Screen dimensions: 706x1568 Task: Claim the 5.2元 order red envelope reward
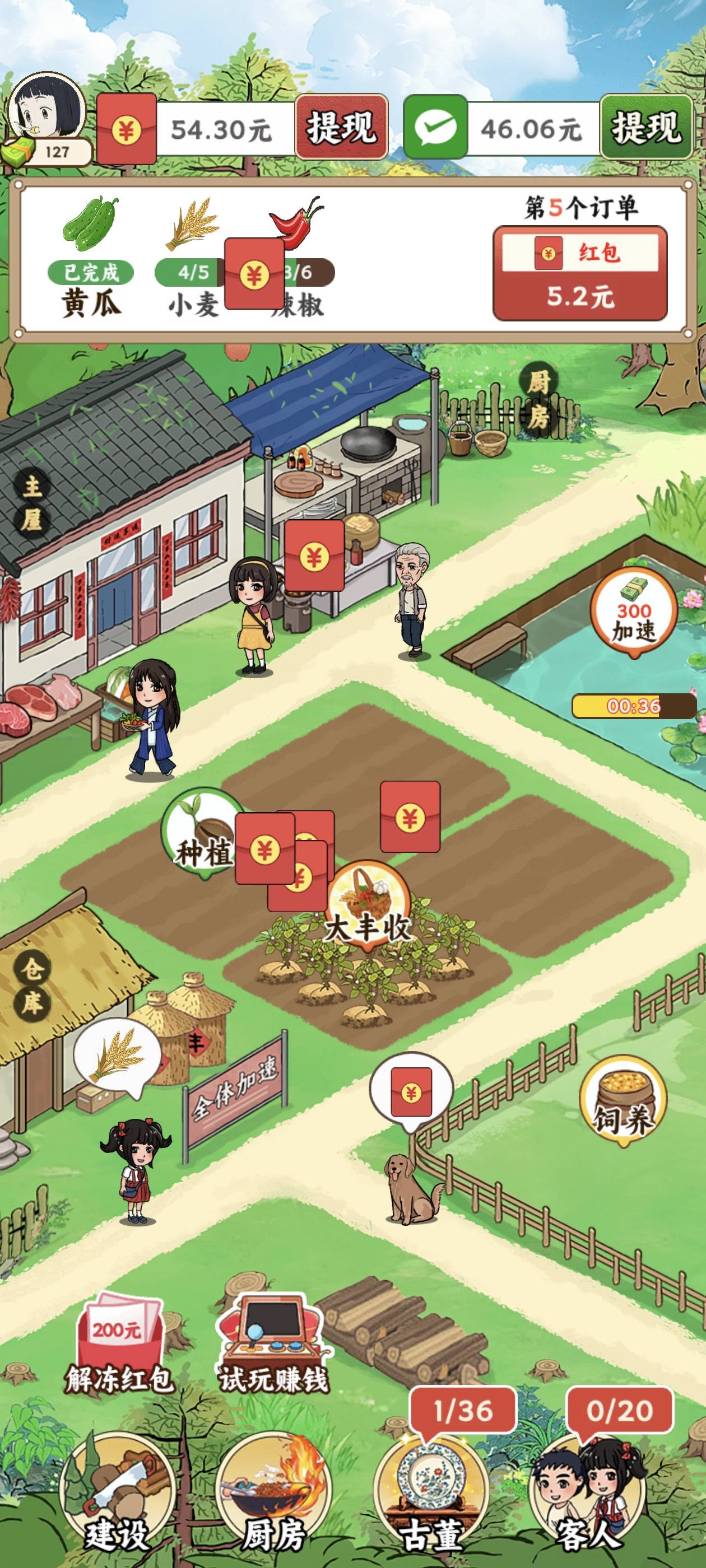point(579,274)
